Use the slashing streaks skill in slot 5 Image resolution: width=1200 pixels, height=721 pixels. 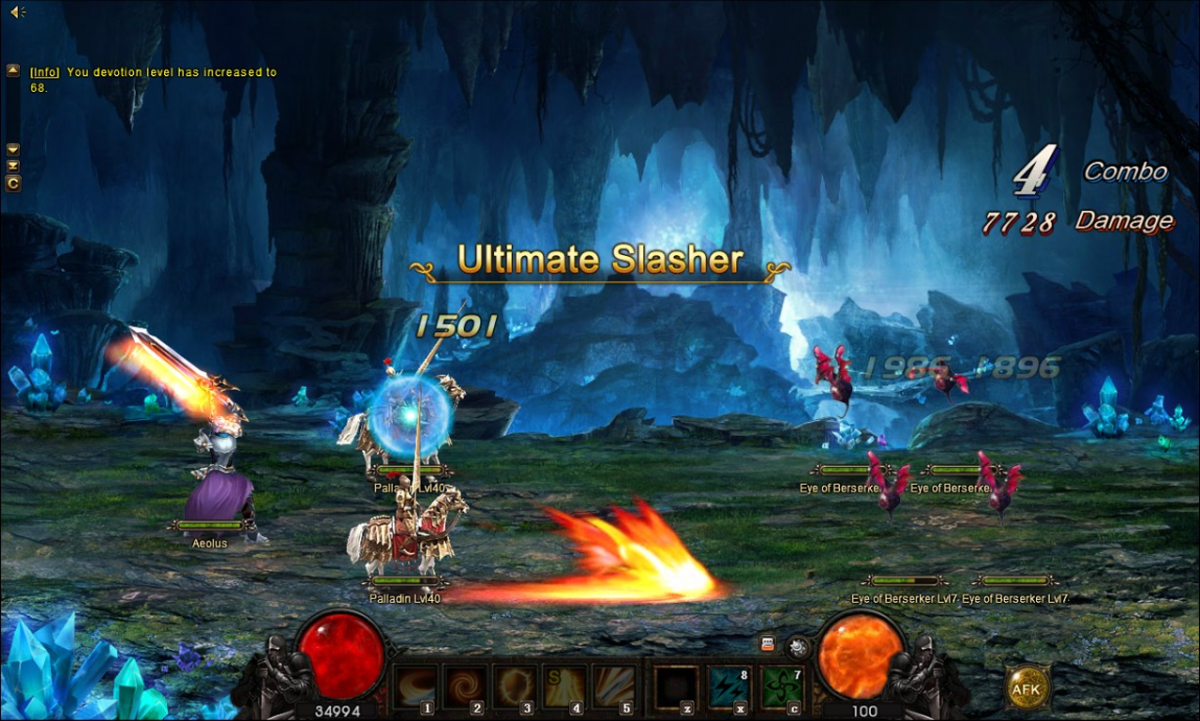[x=615, y=686]
